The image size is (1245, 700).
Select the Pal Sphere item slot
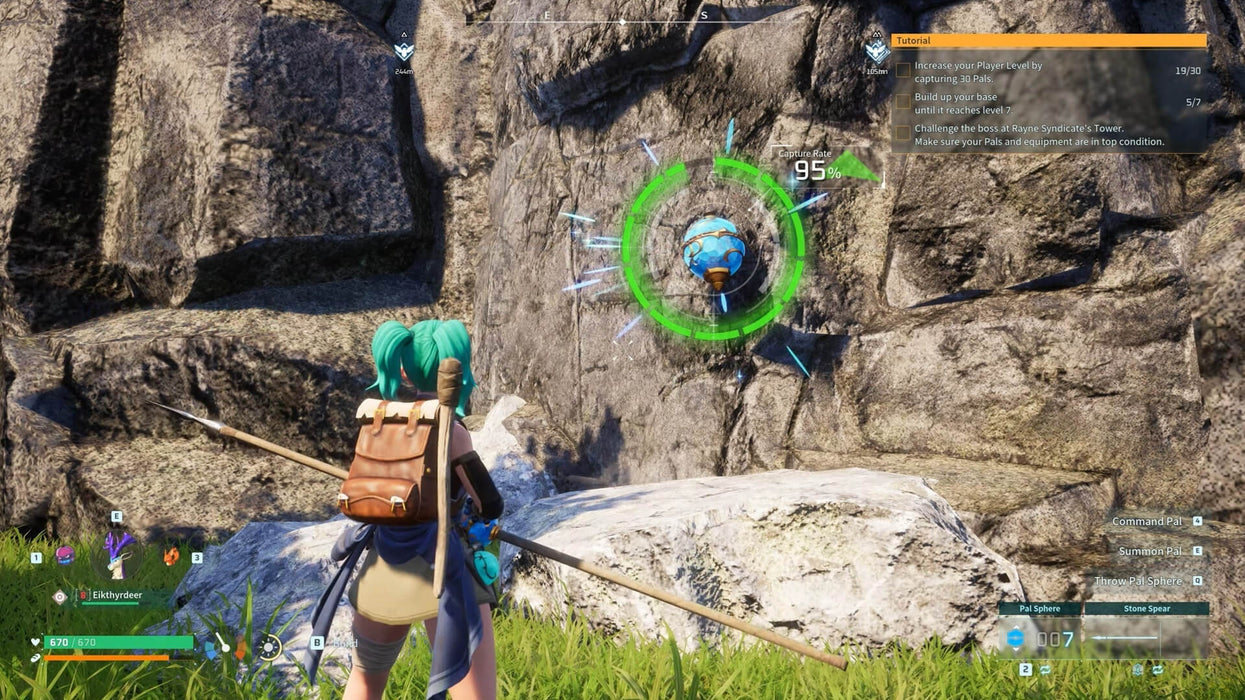1039,636
